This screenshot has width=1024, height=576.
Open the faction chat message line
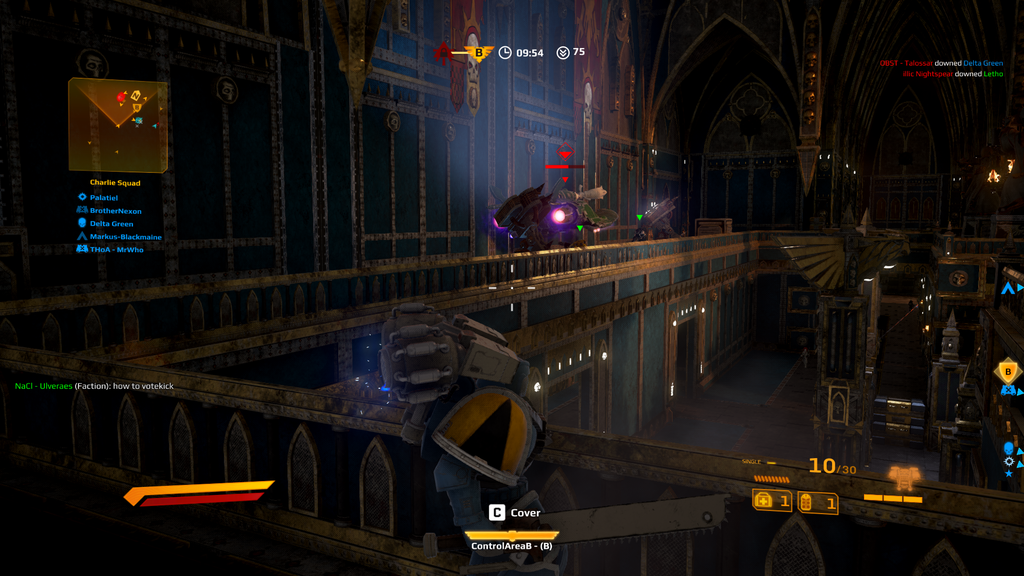[95, 386]
